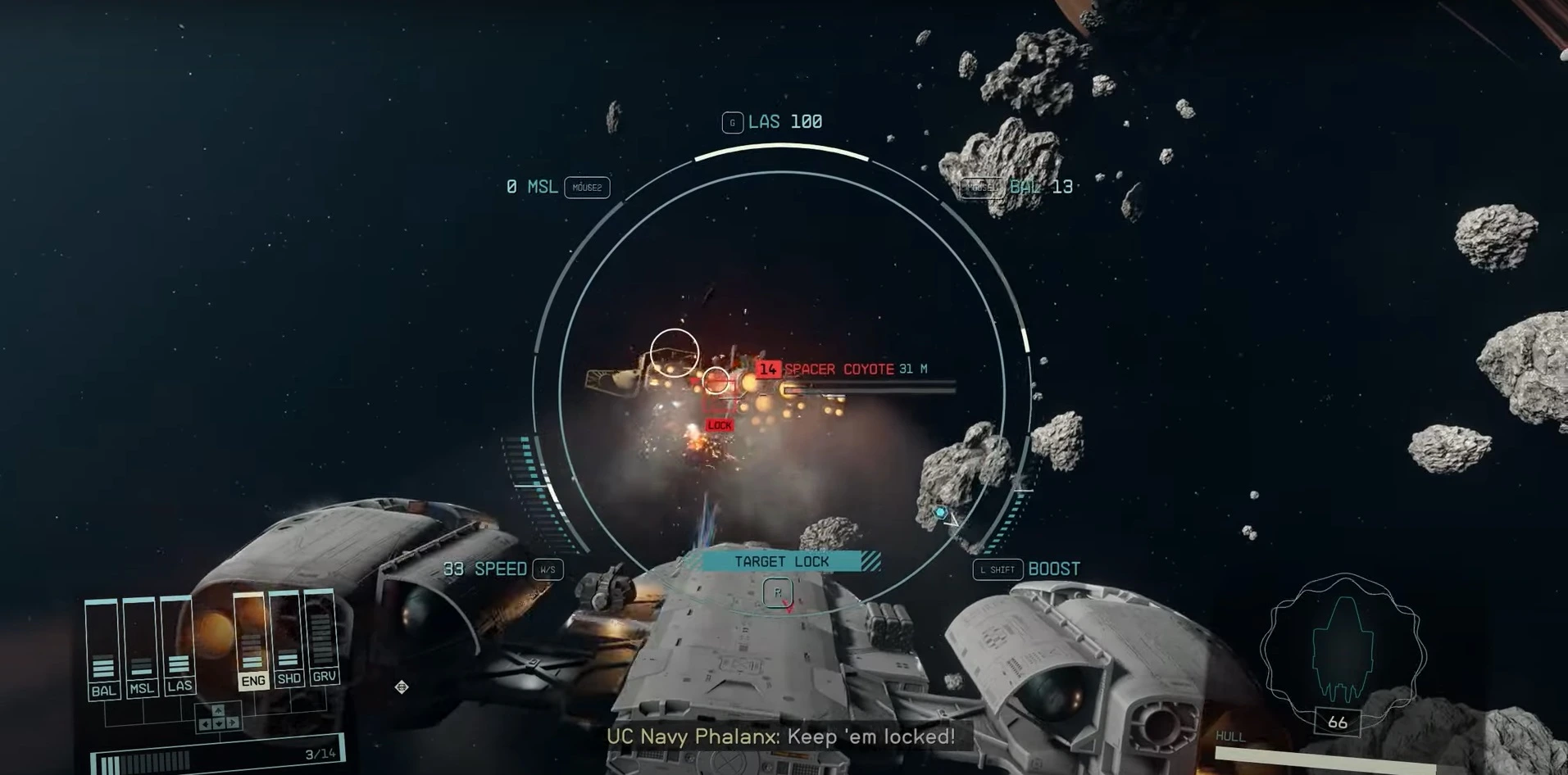Activate the TARGET LOCK button
The width and height of the screenshot is (1568, 775).
click(x=782, y=561)
